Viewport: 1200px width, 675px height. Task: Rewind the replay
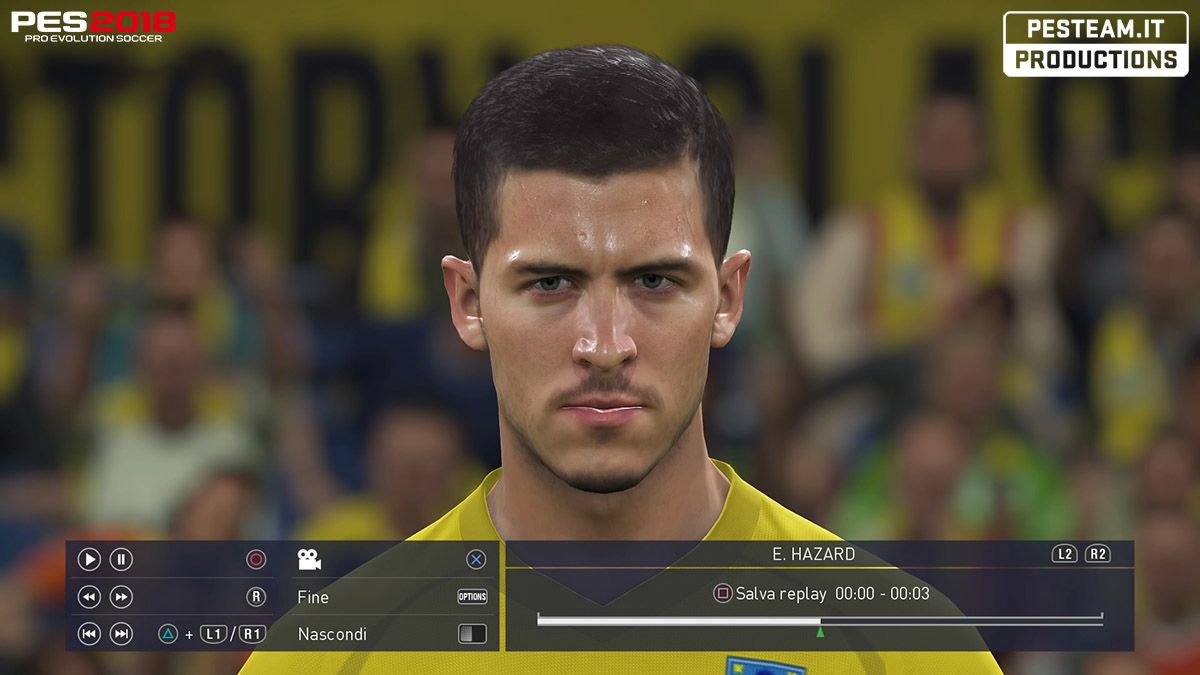89,597
